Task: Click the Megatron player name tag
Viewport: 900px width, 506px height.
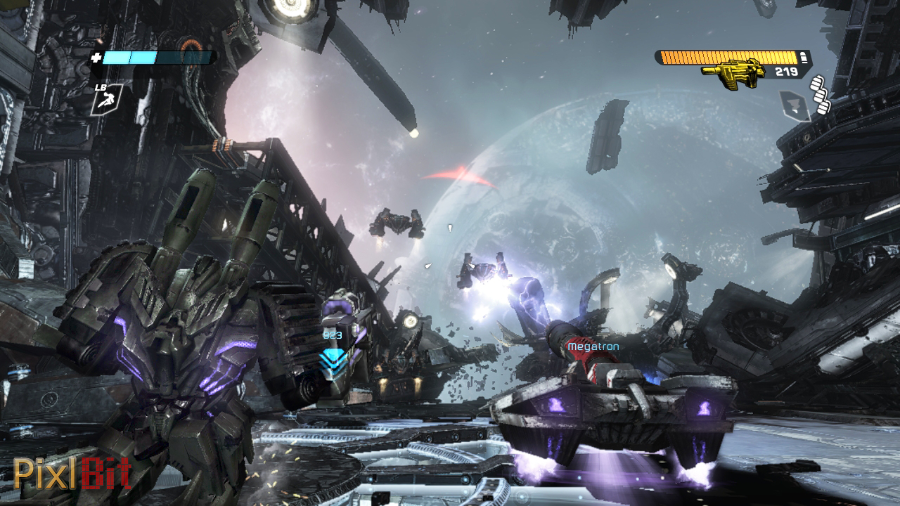Action: pos(593,346)
